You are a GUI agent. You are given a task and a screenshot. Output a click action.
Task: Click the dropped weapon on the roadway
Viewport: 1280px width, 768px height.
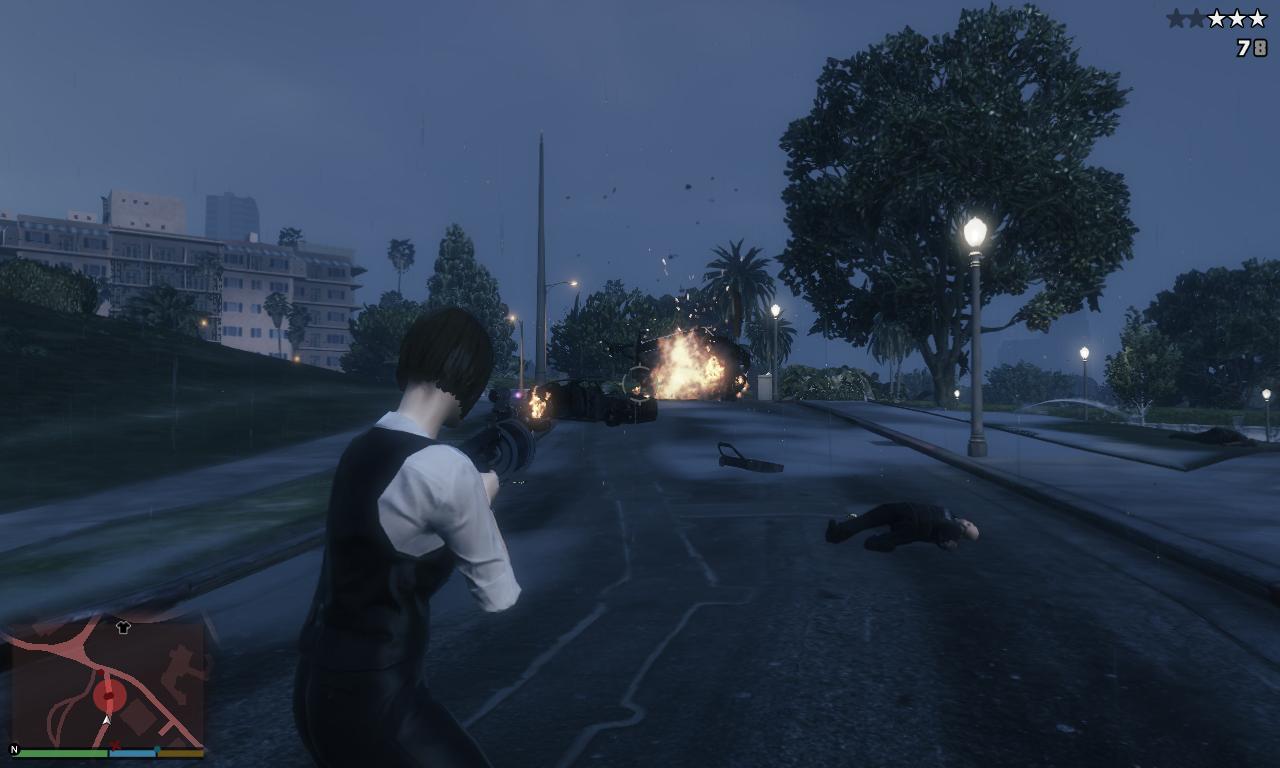745,455
